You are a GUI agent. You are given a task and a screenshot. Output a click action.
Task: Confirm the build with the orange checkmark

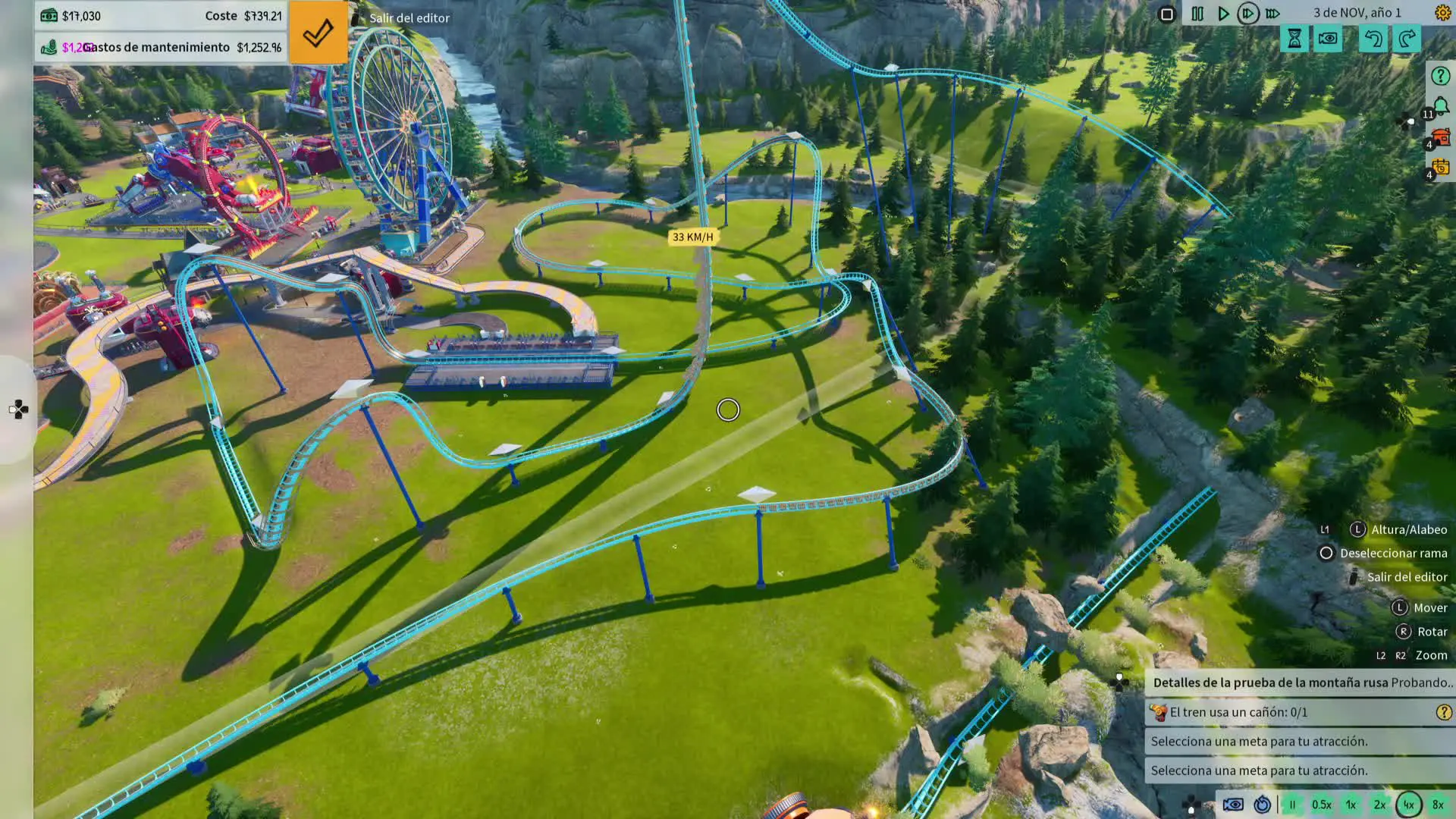tap(318, 33)
